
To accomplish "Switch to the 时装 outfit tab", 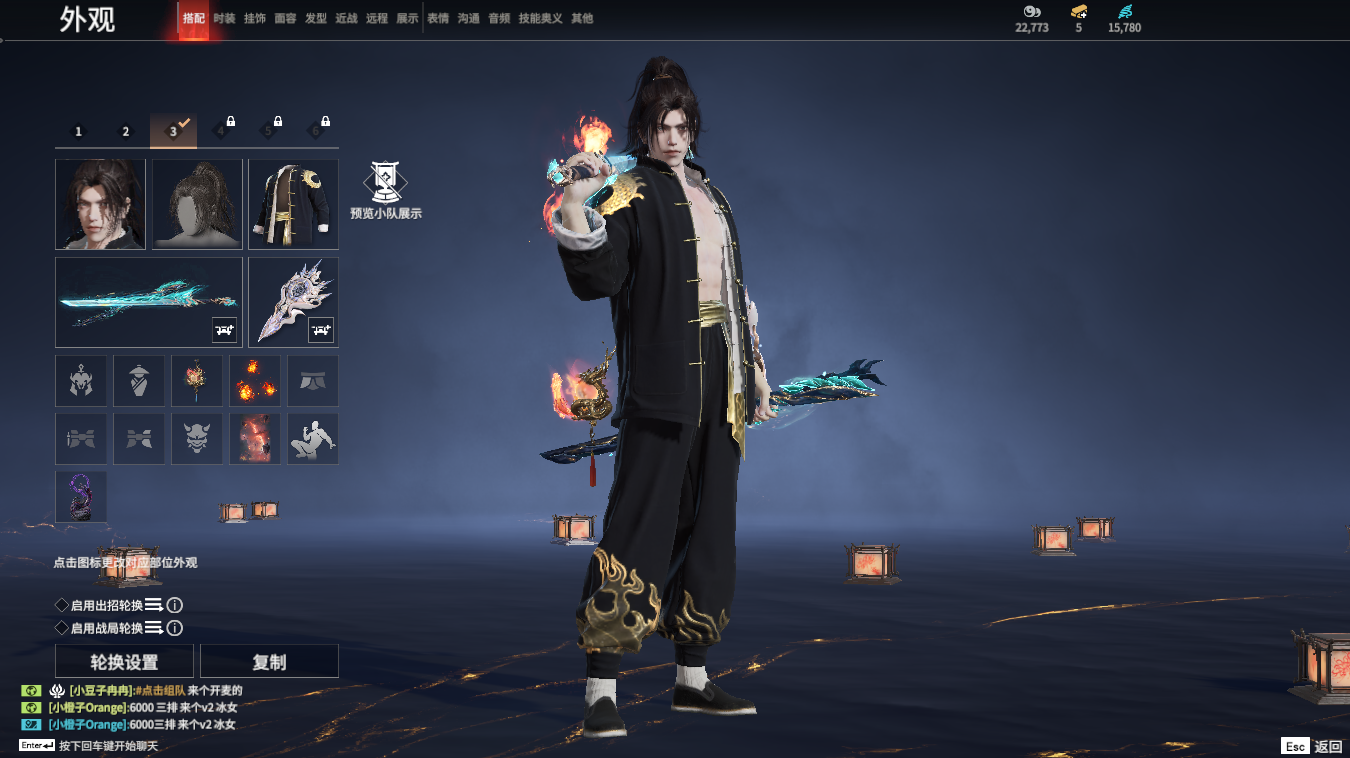I will point(224,18).
